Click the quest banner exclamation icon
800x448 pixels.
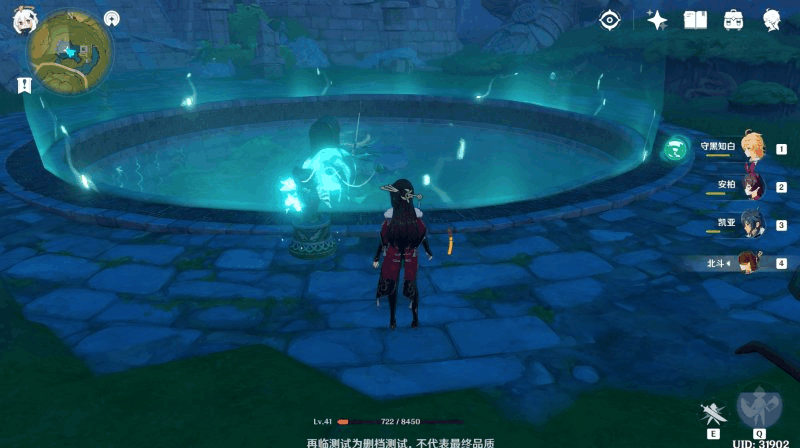pos(24,86)
